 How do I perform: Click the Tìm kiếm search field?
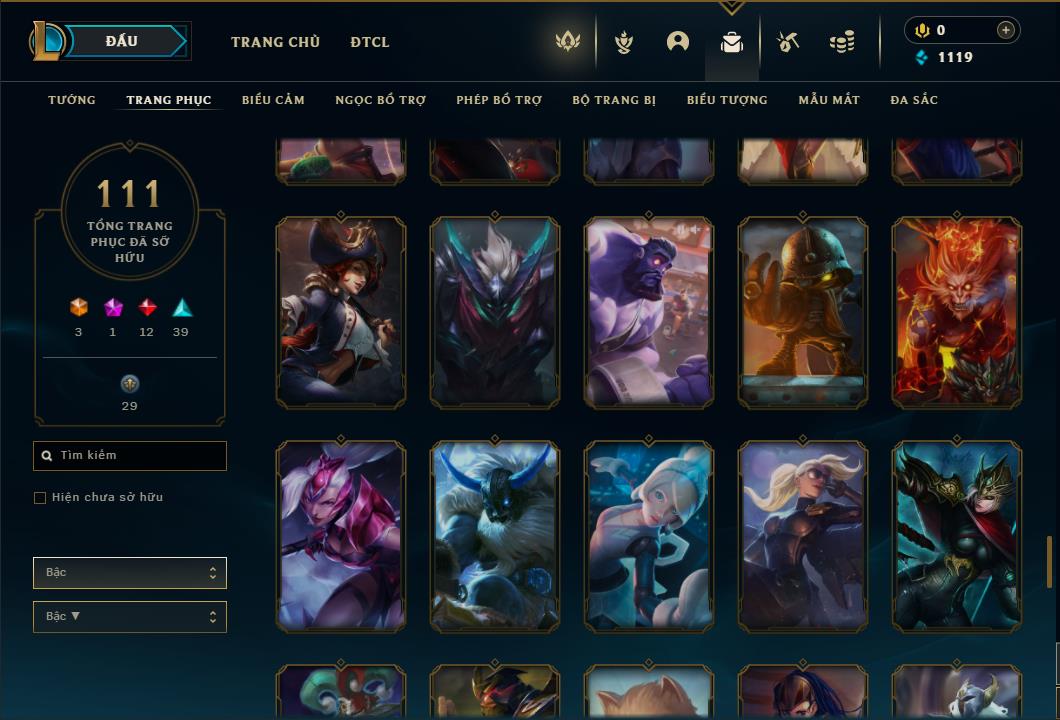[x=130, y=456]
